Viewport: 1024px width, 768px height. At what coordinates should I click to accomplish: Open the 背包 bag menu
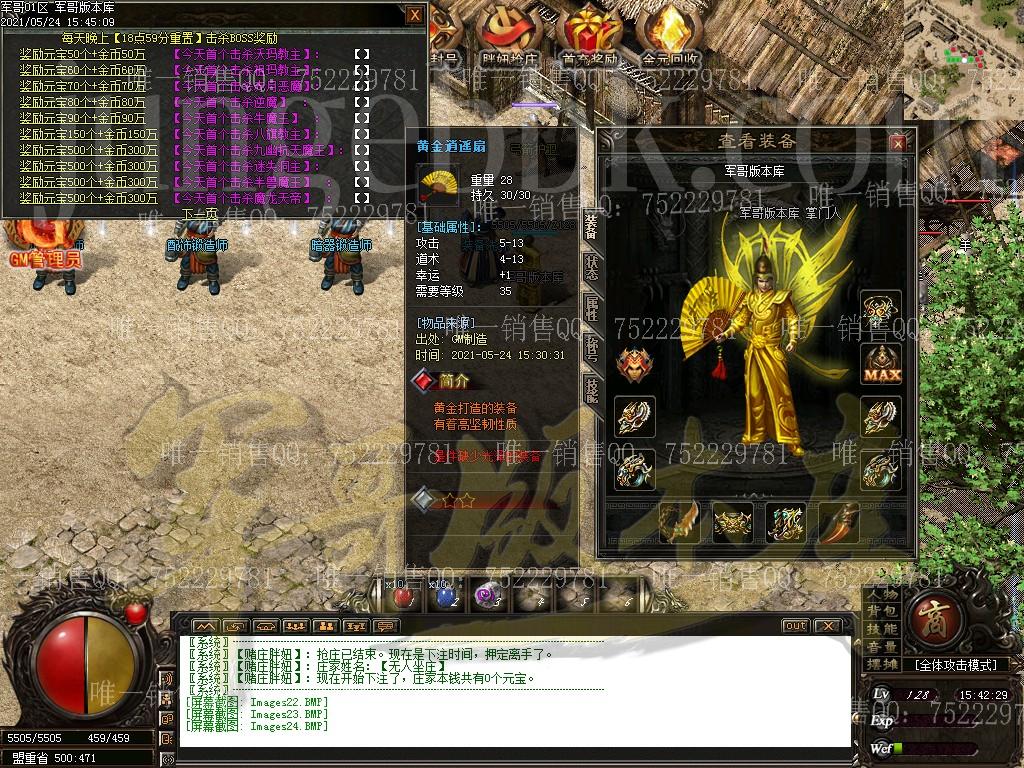(882, 611)
